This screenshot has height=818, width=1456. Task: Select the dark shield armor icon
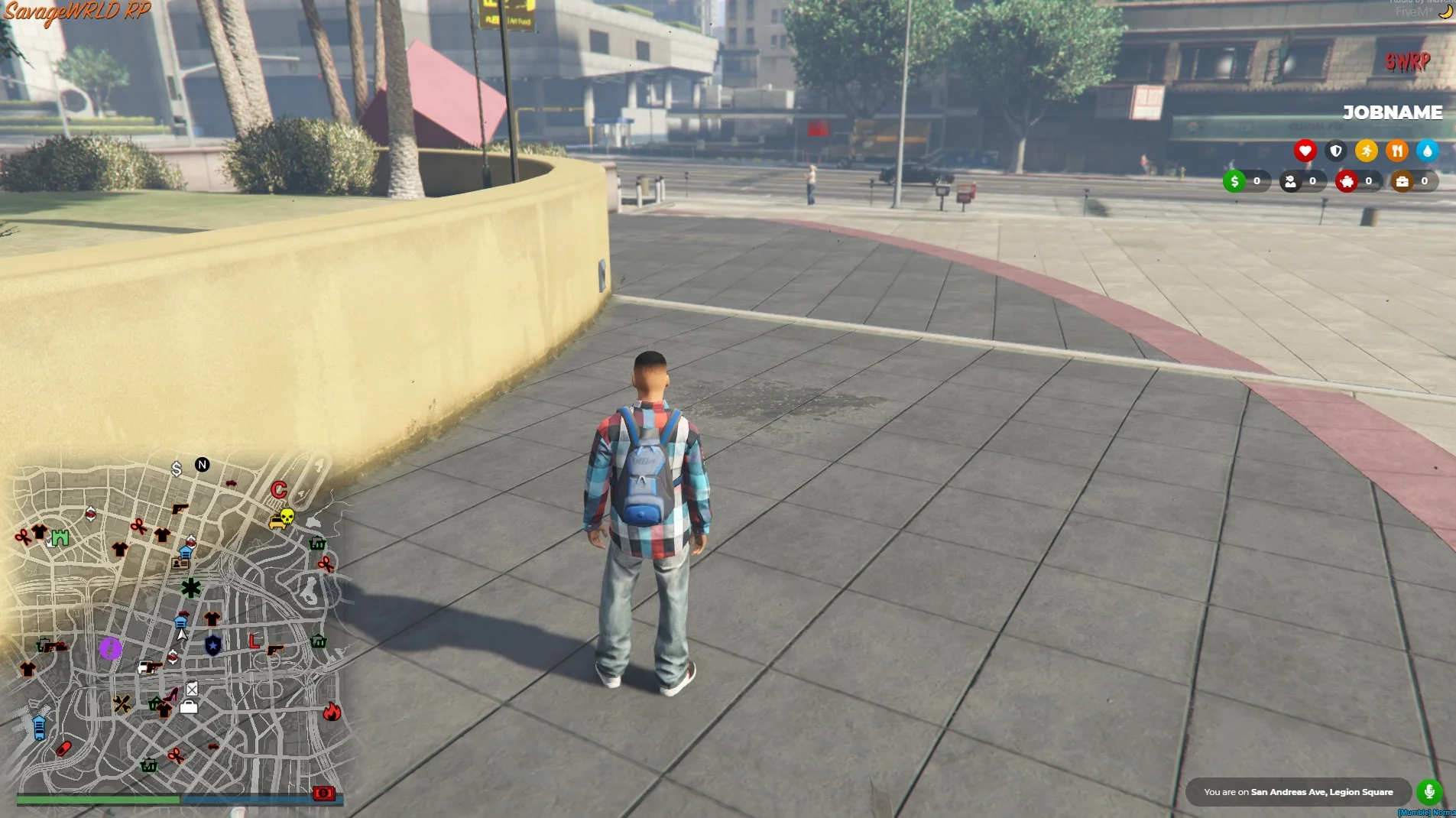click(1335, 151)
